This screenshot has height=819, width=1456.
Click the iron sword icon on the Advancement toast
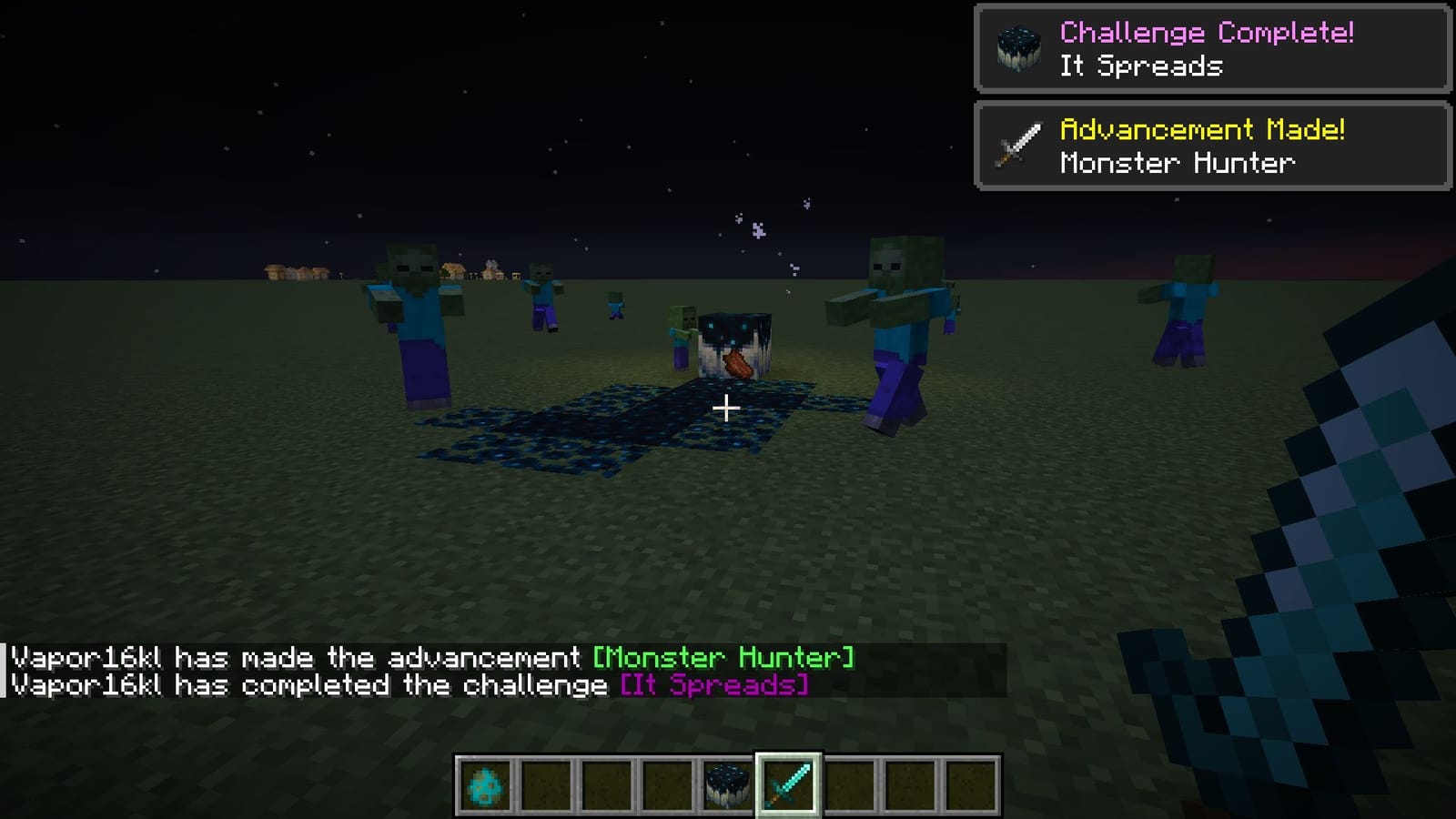coord(1019,147)
